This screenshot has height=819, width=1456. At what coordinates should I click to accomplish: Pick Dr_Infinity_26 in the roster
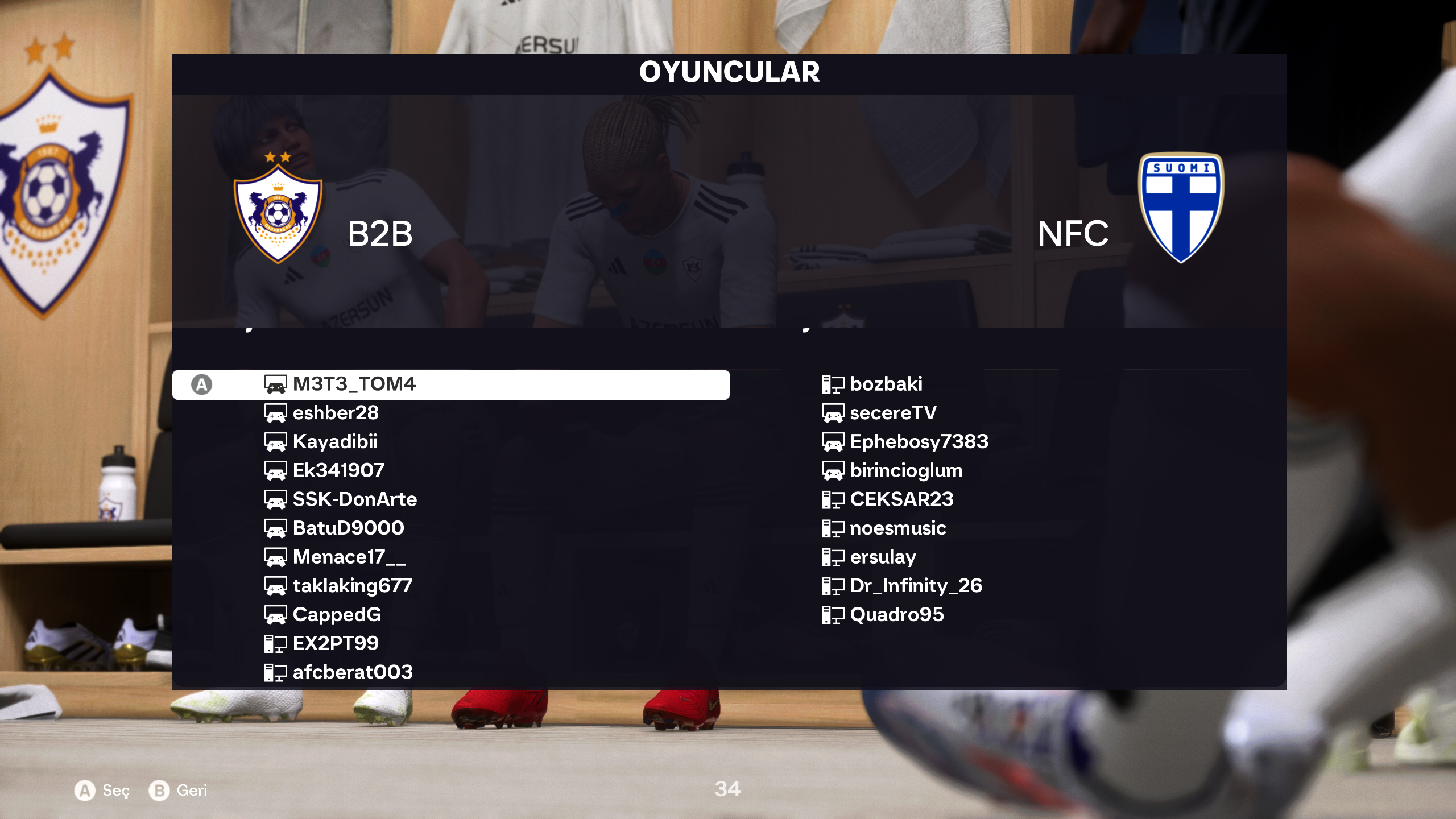click(x=916, y=586)
